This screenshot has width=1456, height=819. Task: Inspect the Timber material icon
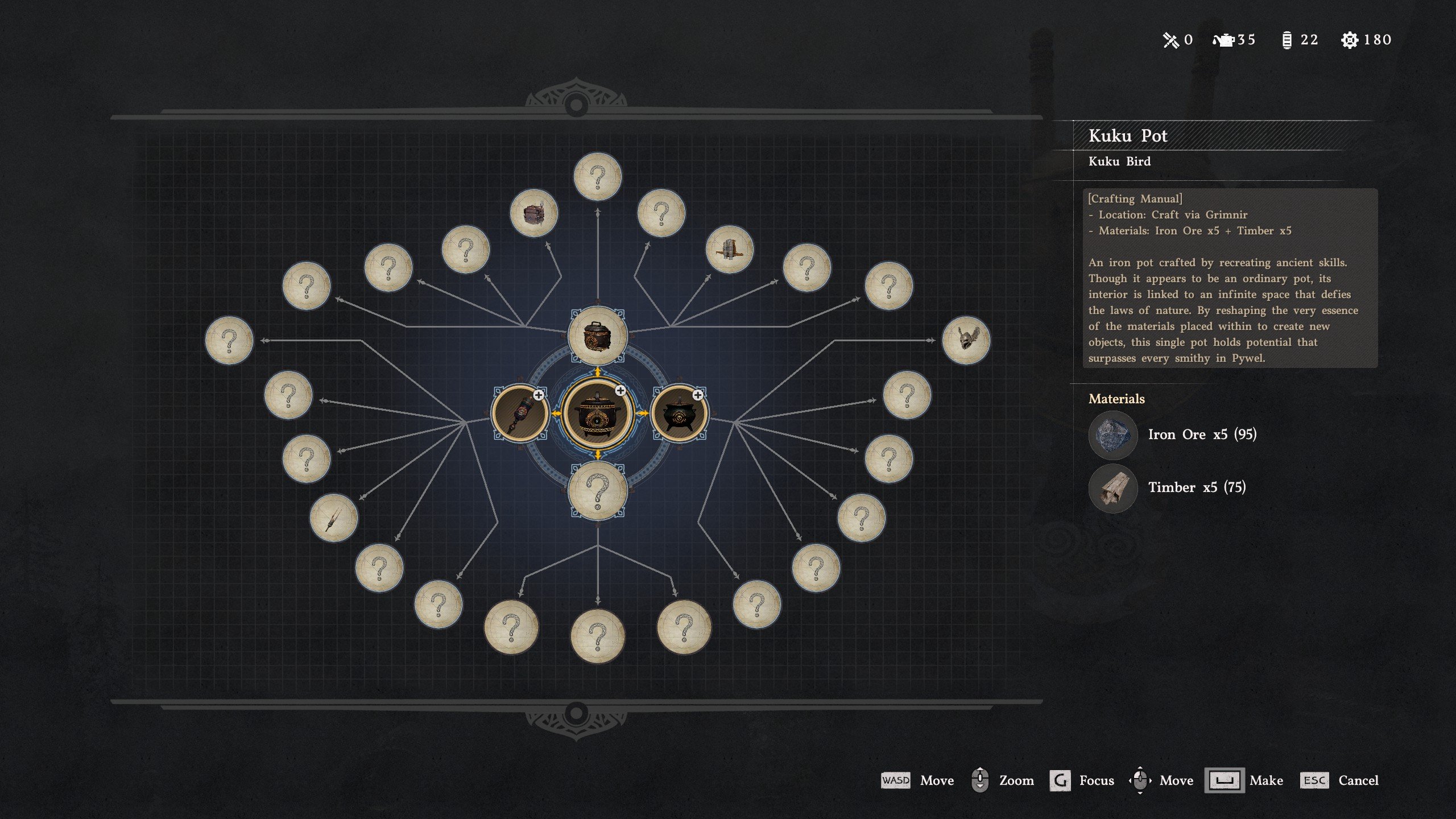1112,488
